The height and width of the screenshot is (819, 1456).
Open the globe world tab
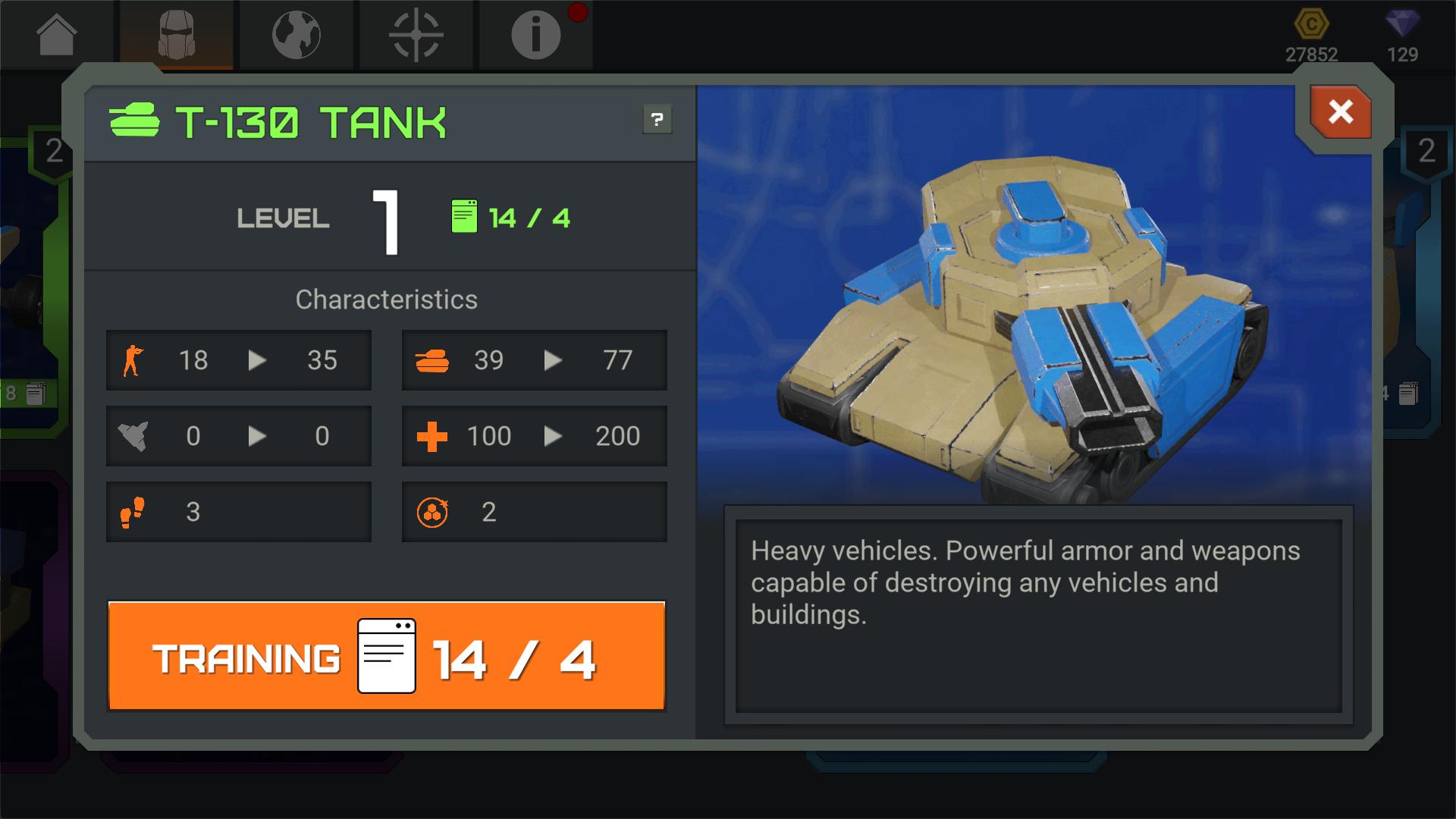click(297, 35)
